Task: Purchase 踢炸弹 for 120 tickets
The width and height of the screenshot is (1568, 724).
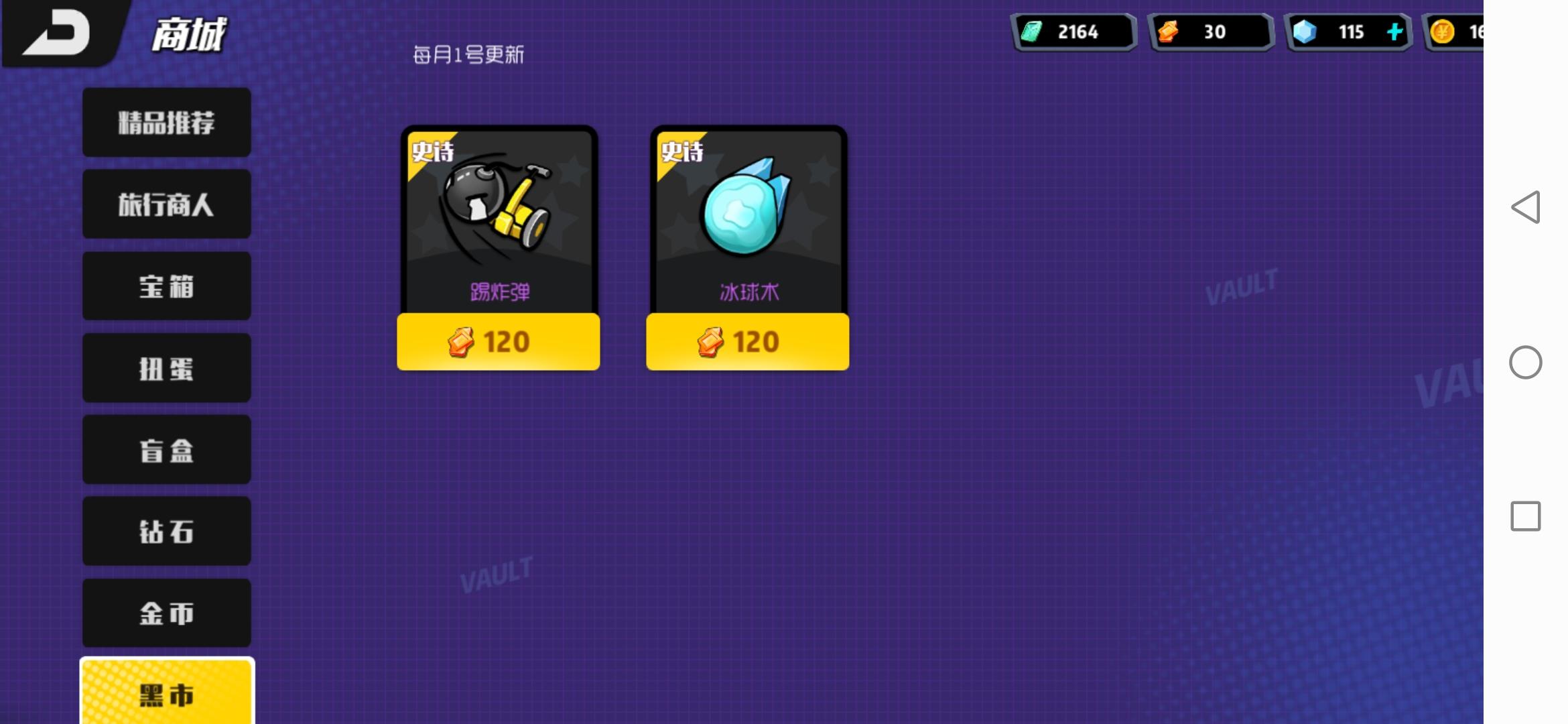Action: click(x=497, y=342)
